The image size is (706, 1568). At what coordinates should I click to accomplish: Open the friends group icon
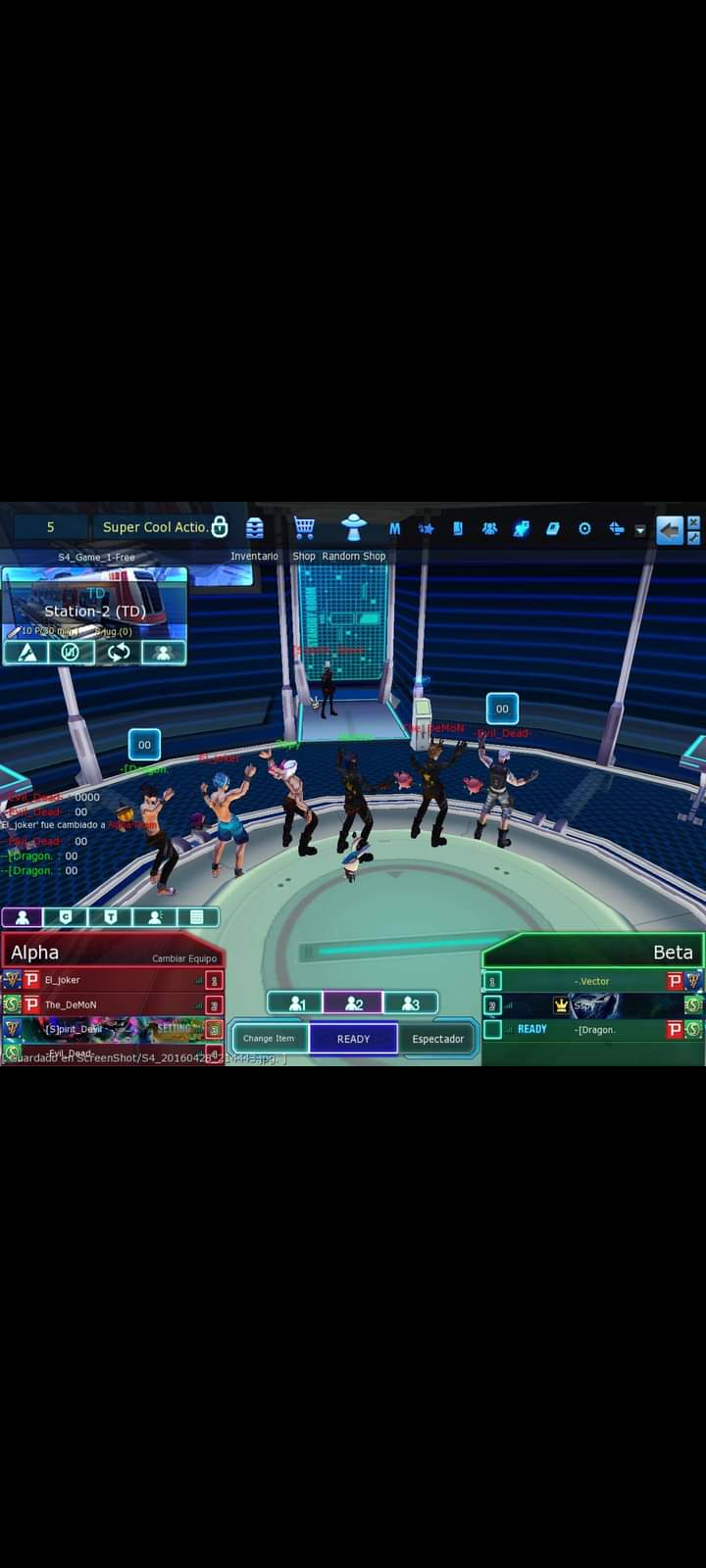(489, 529)
